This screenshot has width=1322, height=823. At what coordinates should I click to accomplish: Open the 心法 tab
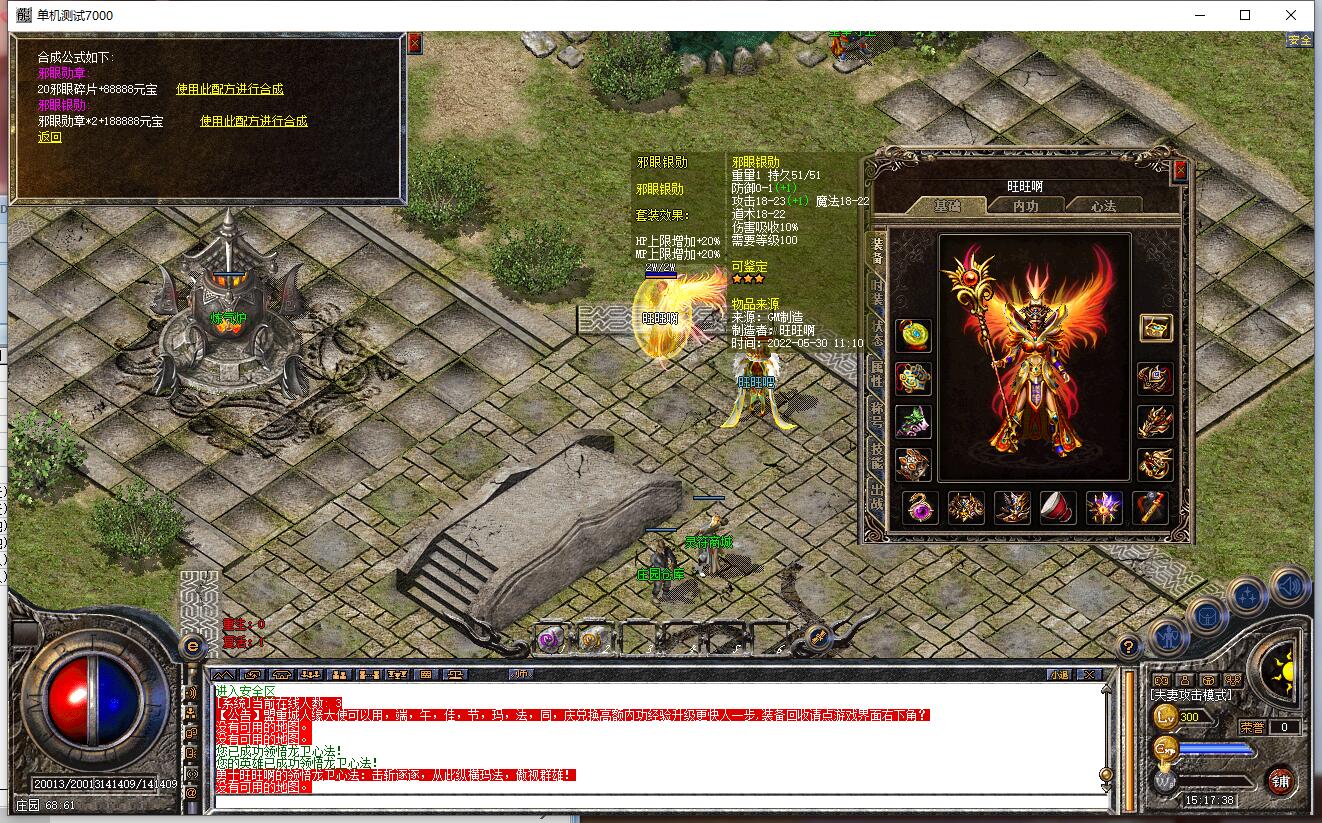(x=1103, y=205)
